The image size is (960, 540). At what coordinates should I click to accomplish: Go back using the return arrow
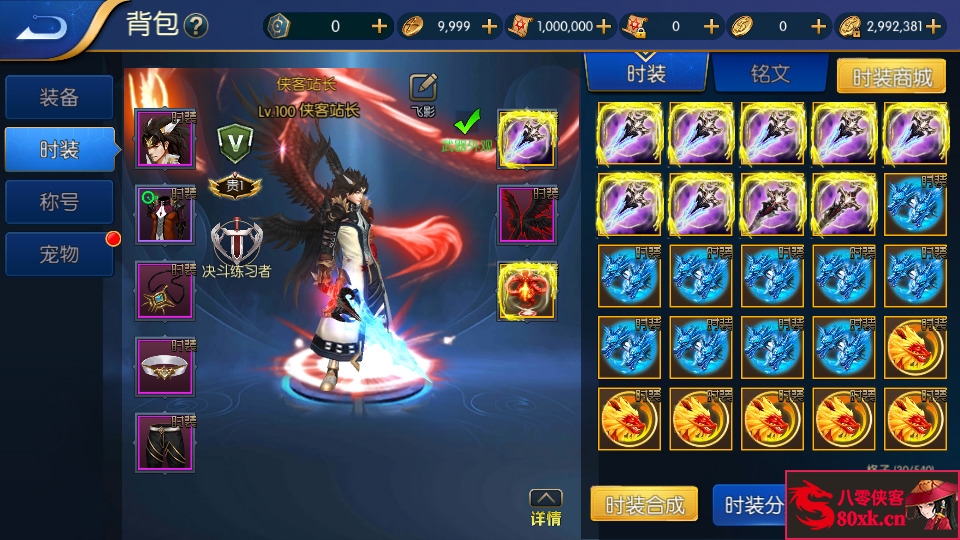point(42,26)
